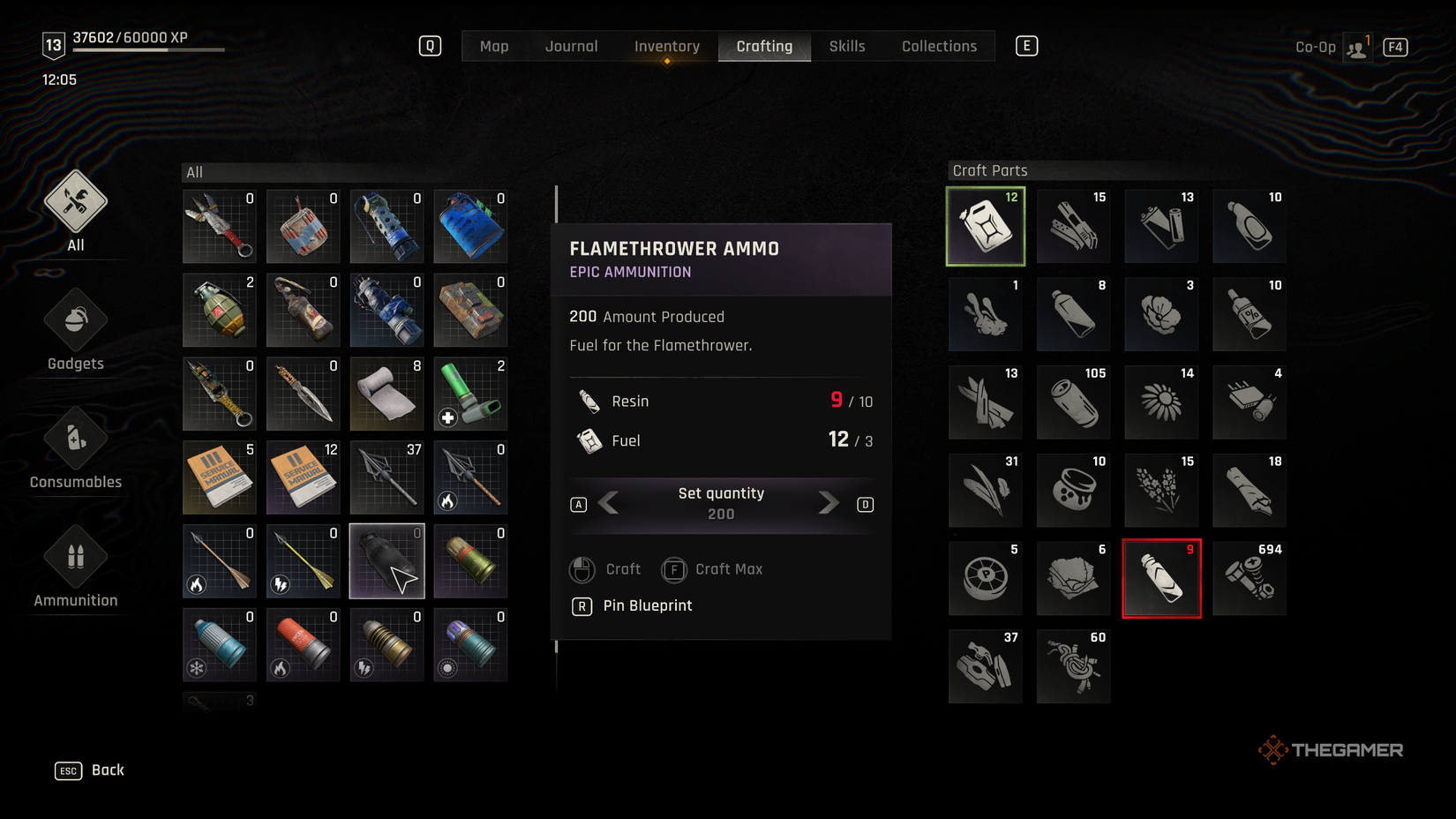Open the Map tab
Screen dimensions: 1456x819
493,46
